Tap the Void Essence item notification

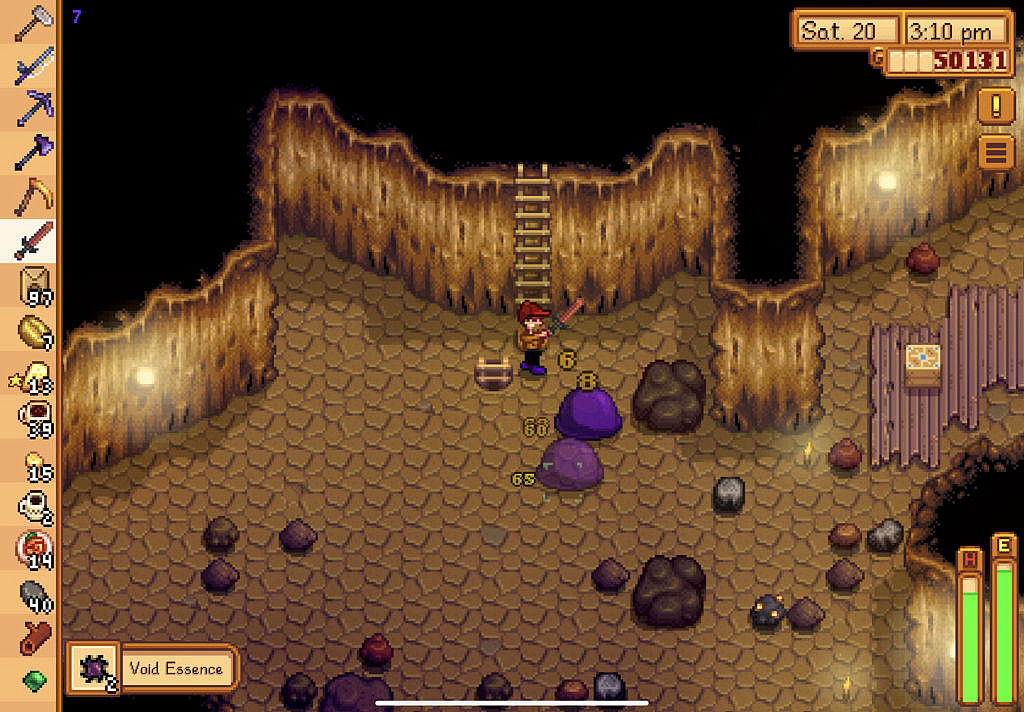[x=153, y=668]
